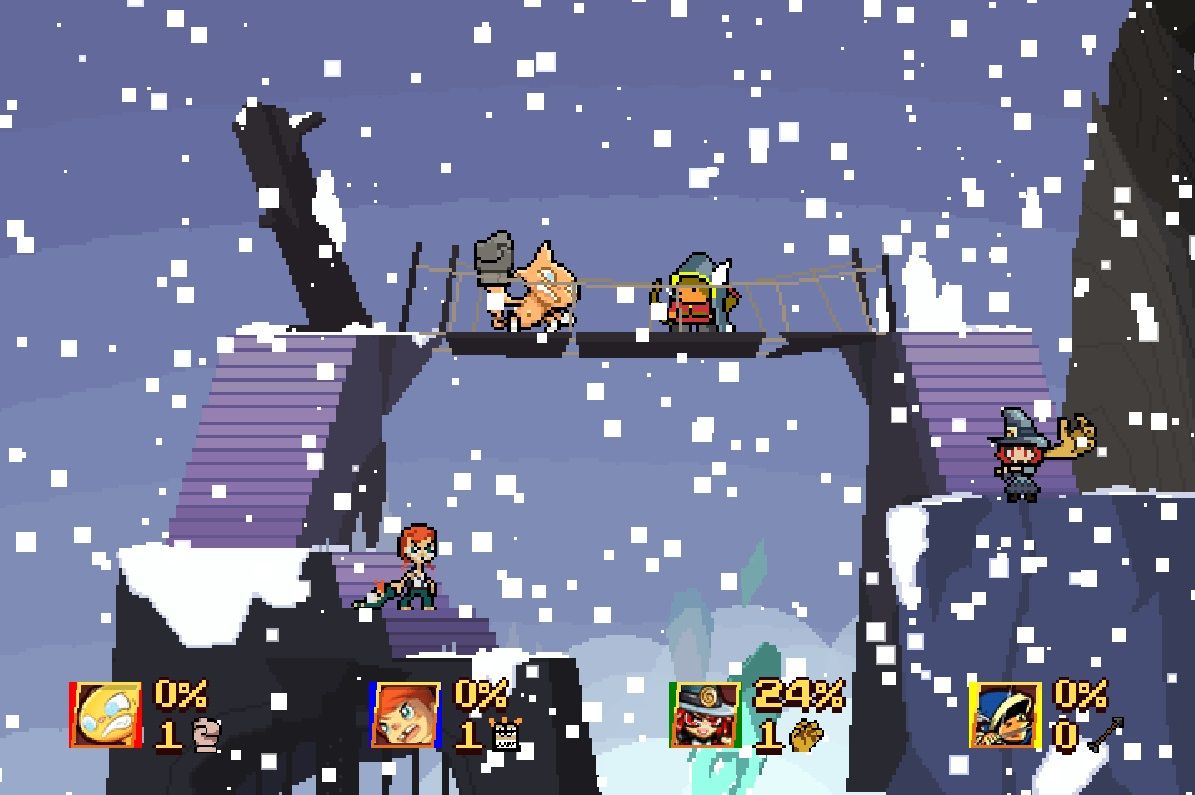Choose the witch with spiral hat portrait
The height and width of the screenshot is (795, 1195).
[706, 715]
